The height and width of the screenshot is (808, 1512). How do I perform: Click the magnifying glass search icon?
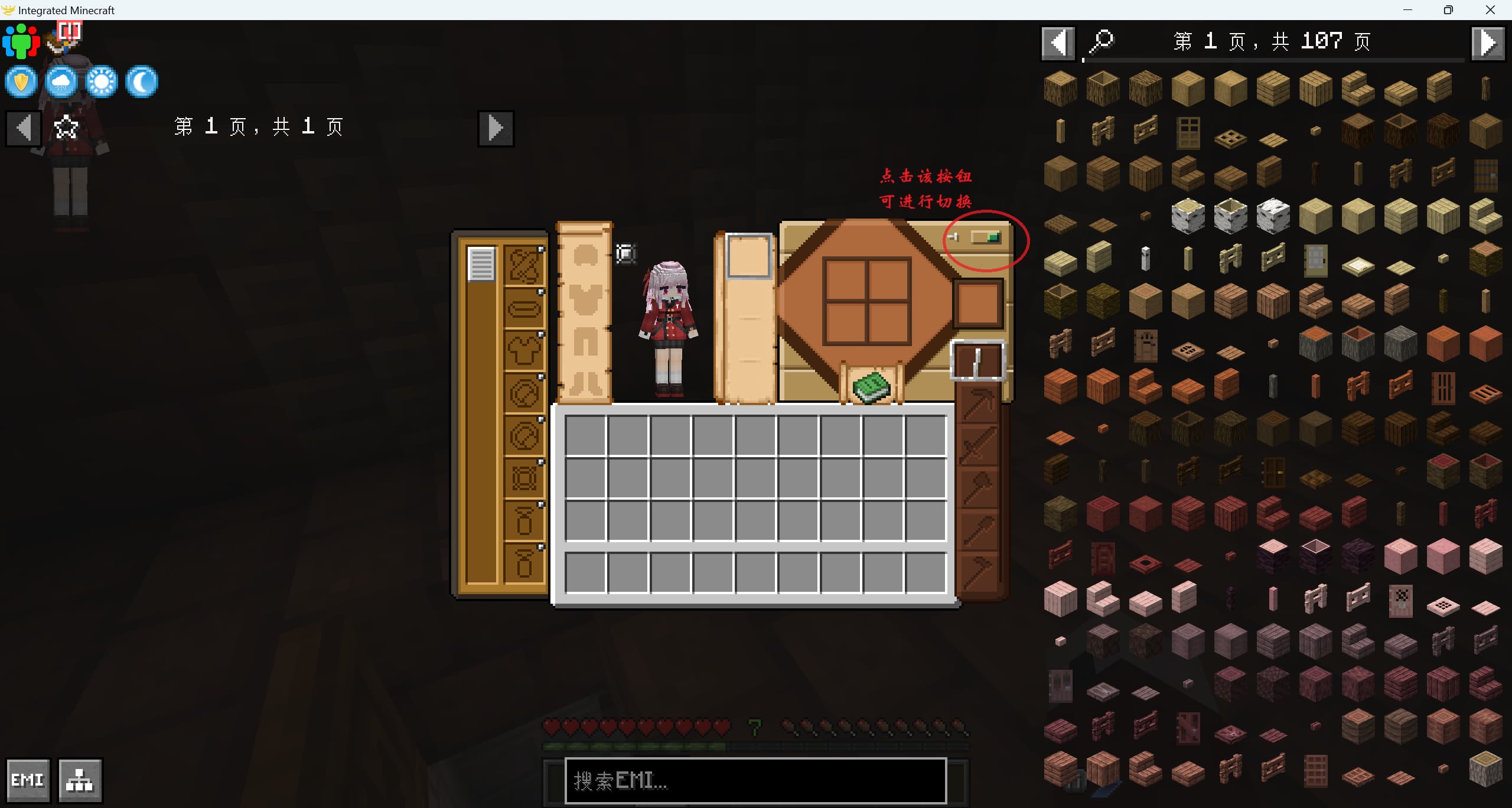coord(1101,43)
